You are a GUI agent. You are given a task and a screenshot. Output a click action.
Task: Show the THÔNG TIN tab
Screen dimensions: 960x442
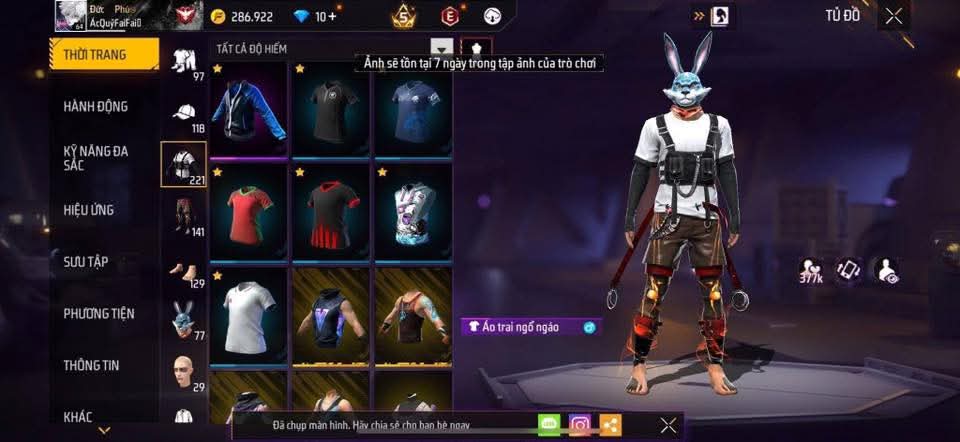tap(91, 365)
